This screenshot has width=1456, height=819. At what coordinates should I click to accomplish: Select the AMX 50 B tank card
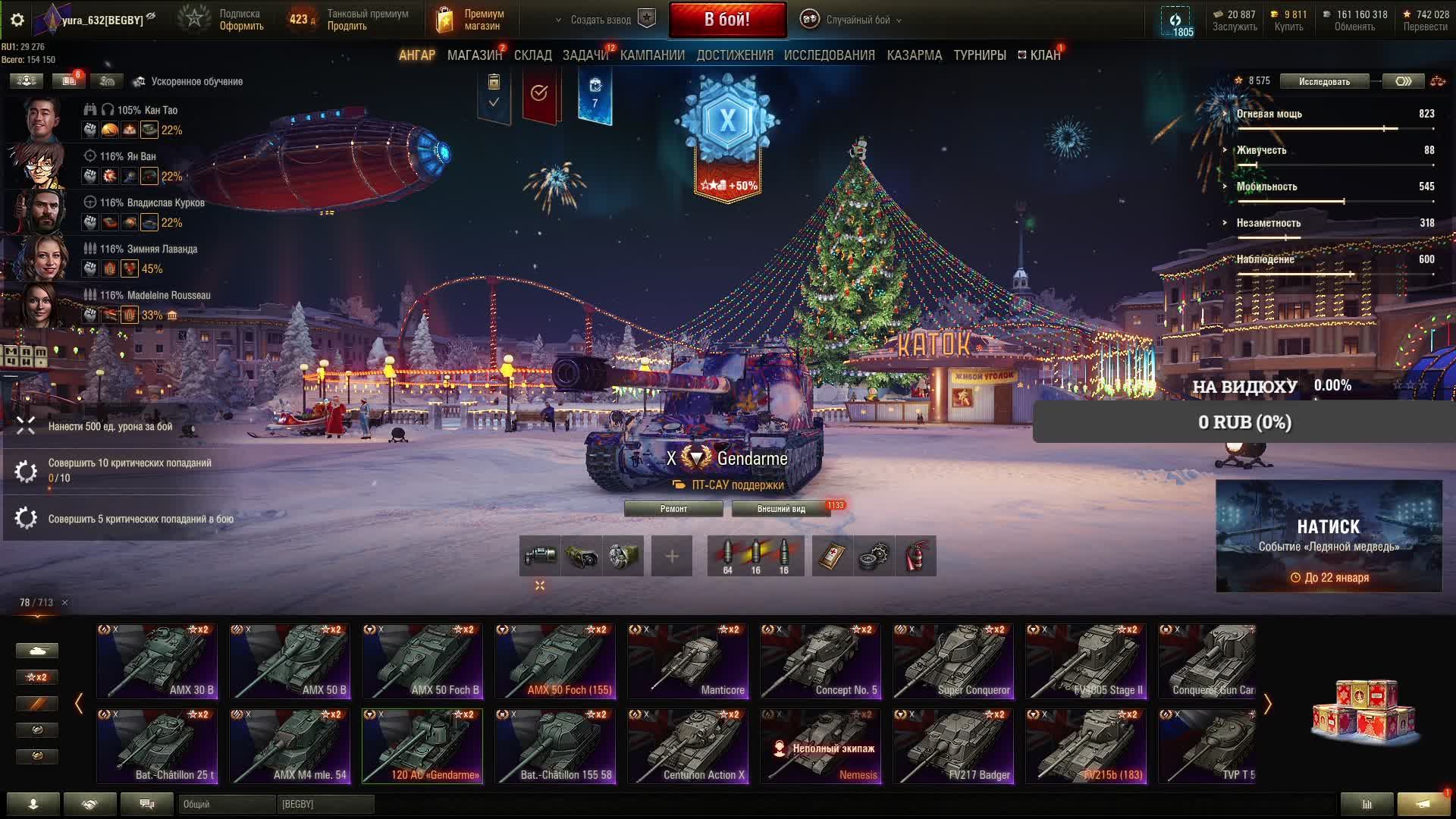[290, 661]
